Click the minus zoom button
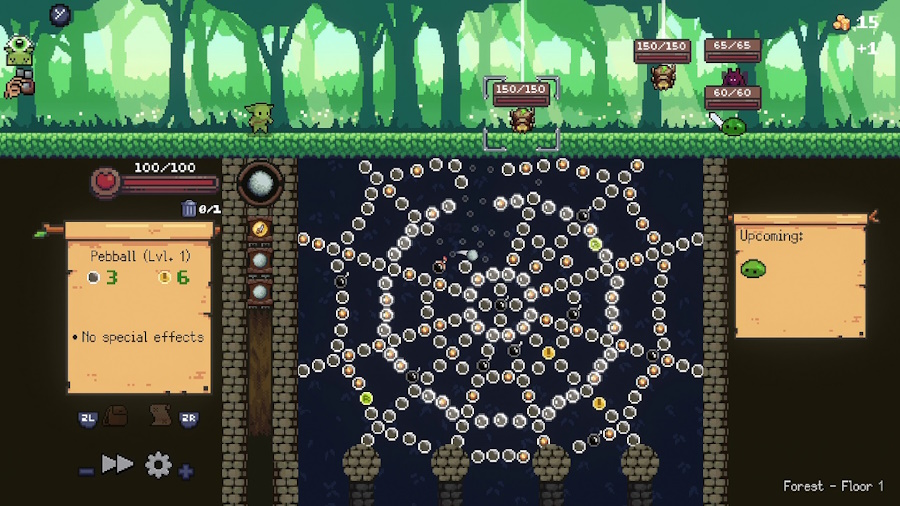900x506 pixels. point(86,470)
